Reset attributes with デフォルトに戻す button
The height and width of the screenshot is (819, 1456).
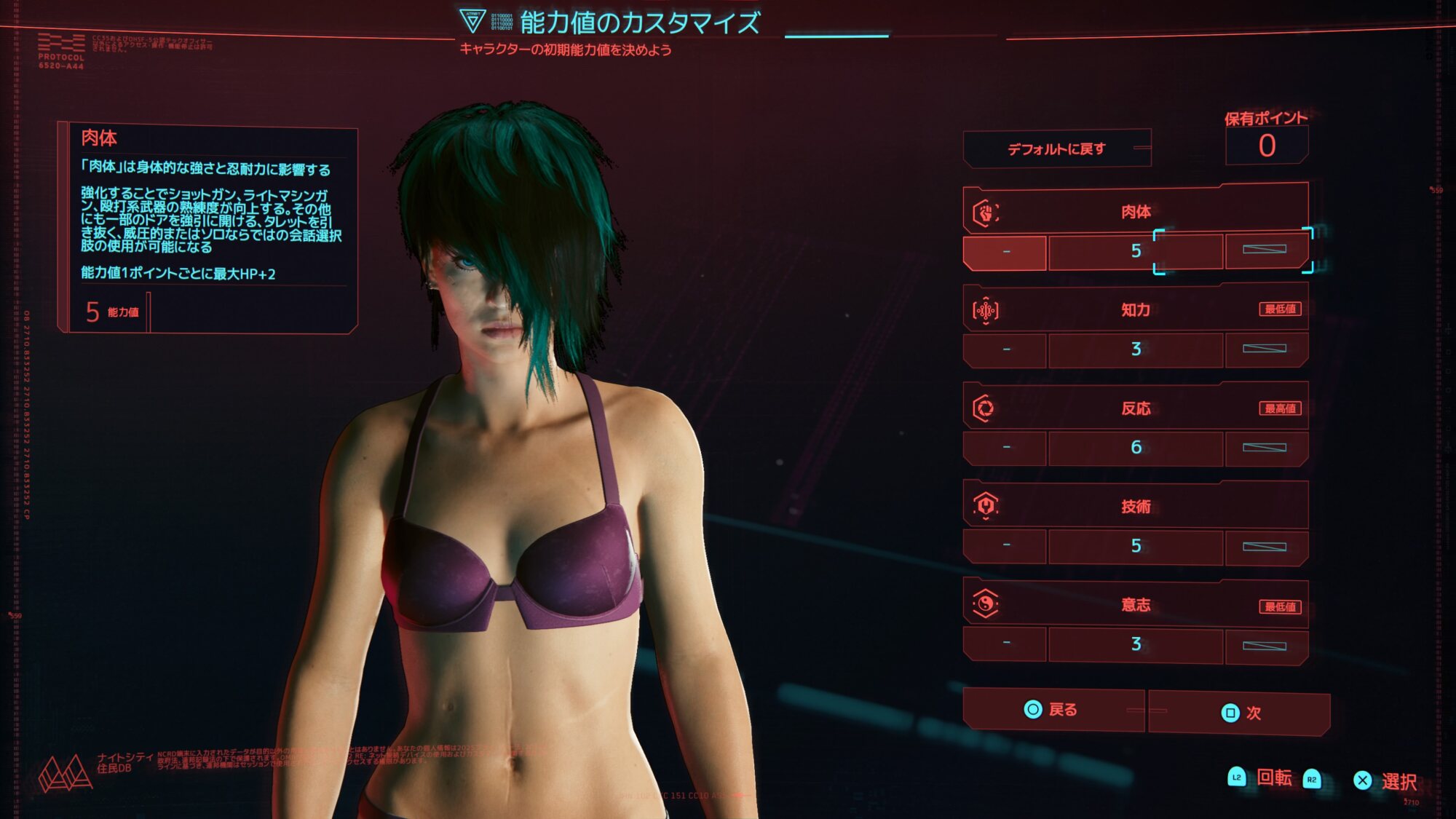(1056, 149)
